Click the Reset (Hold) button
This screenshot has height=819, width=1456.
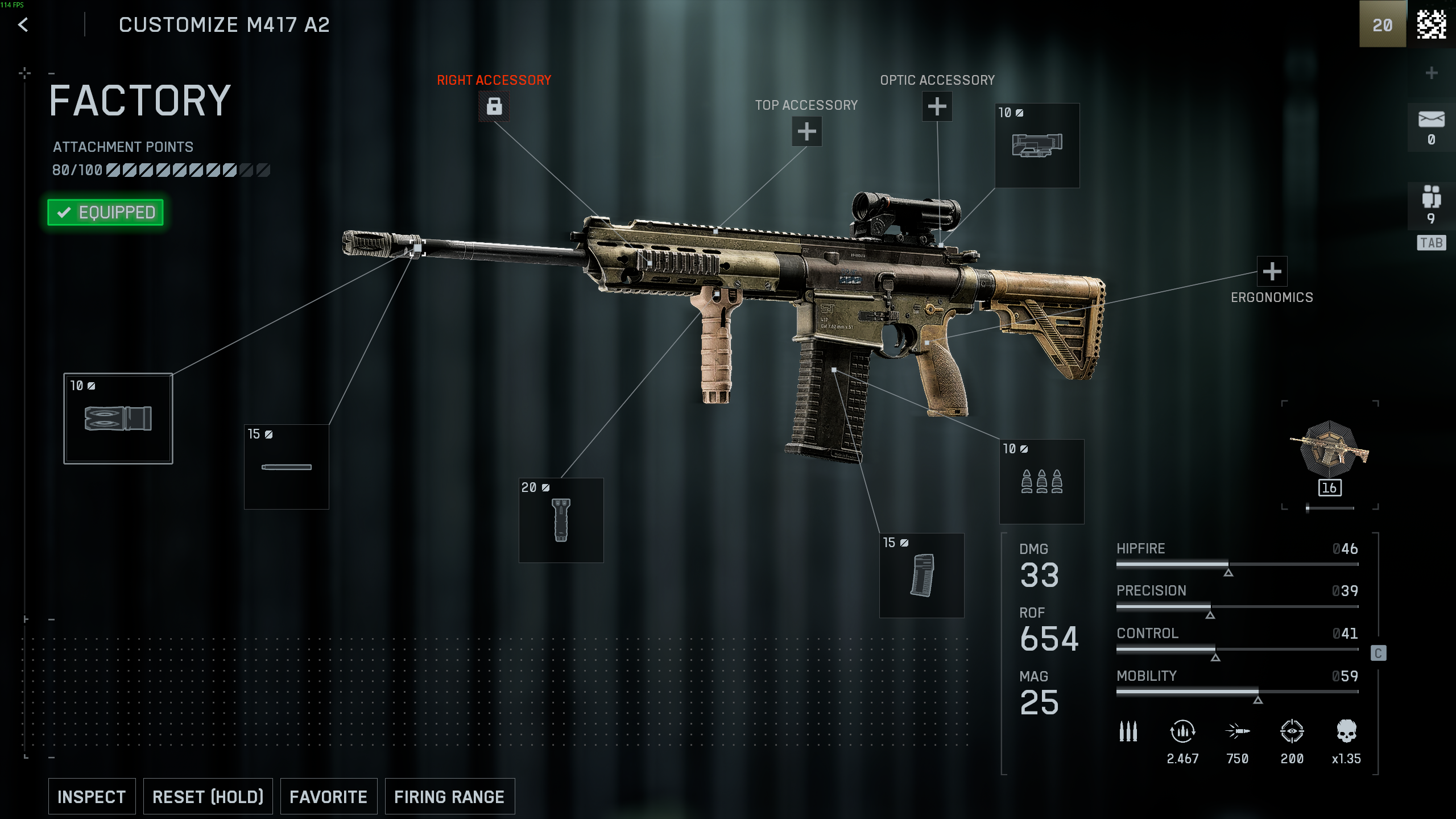pos(208,796)
